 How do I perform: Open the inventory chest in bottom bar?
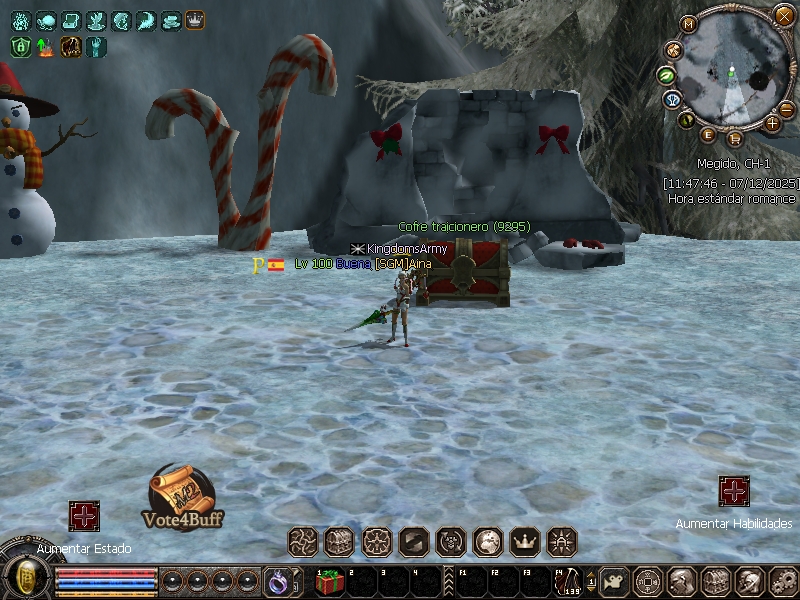(x=714, y=581)
